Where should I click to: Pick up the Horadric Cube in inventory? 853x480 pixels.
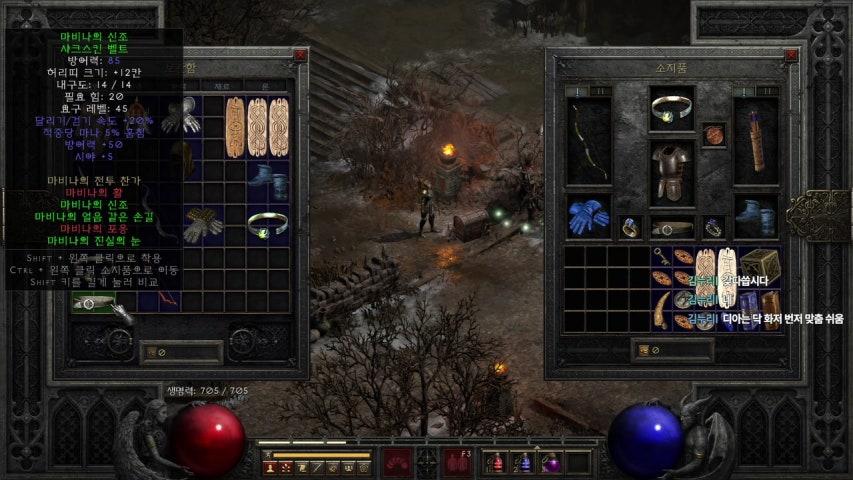(x=758, y=265)
